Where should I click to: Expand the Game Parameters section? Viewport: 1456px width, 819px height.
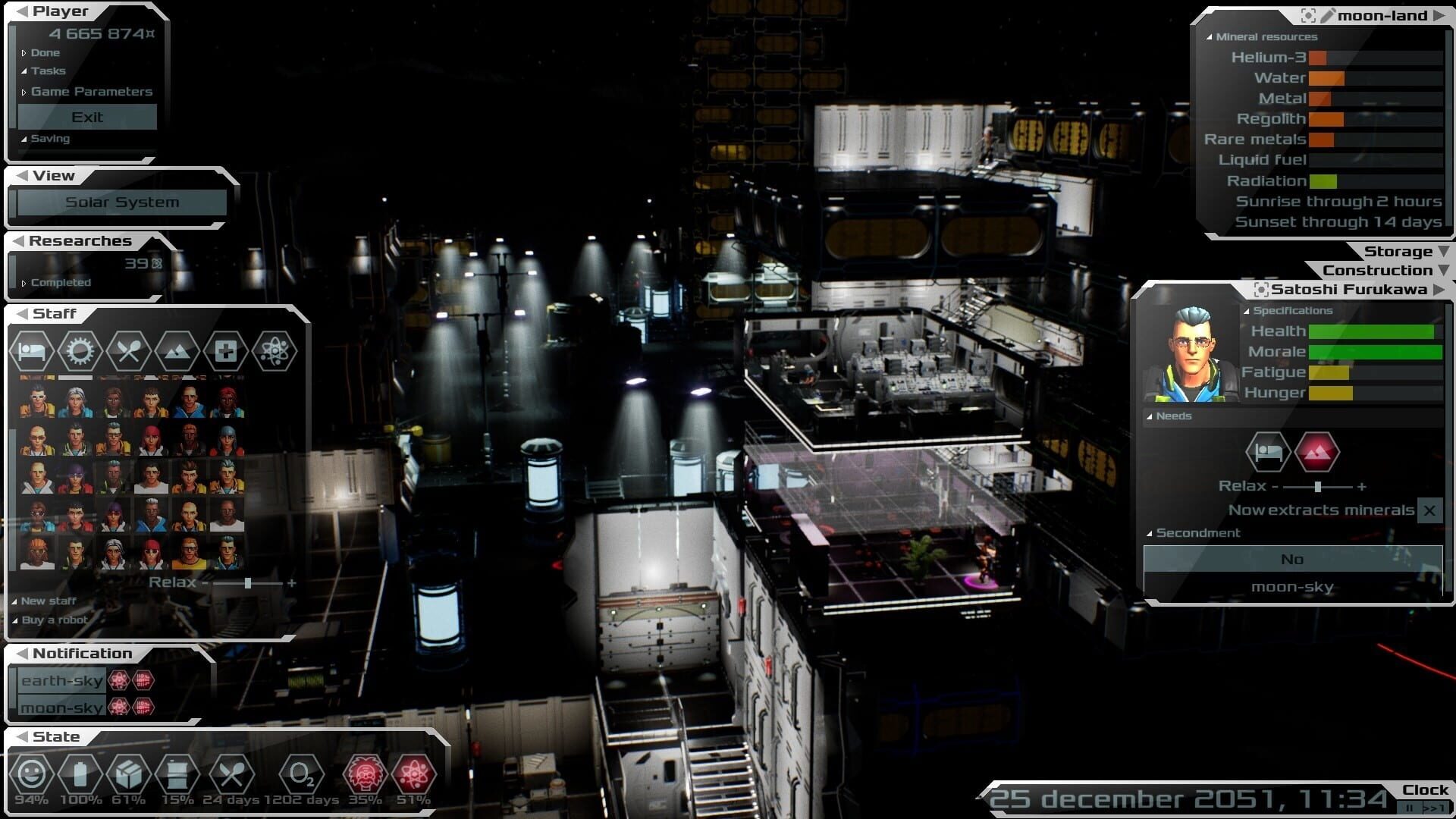[91, 92]
